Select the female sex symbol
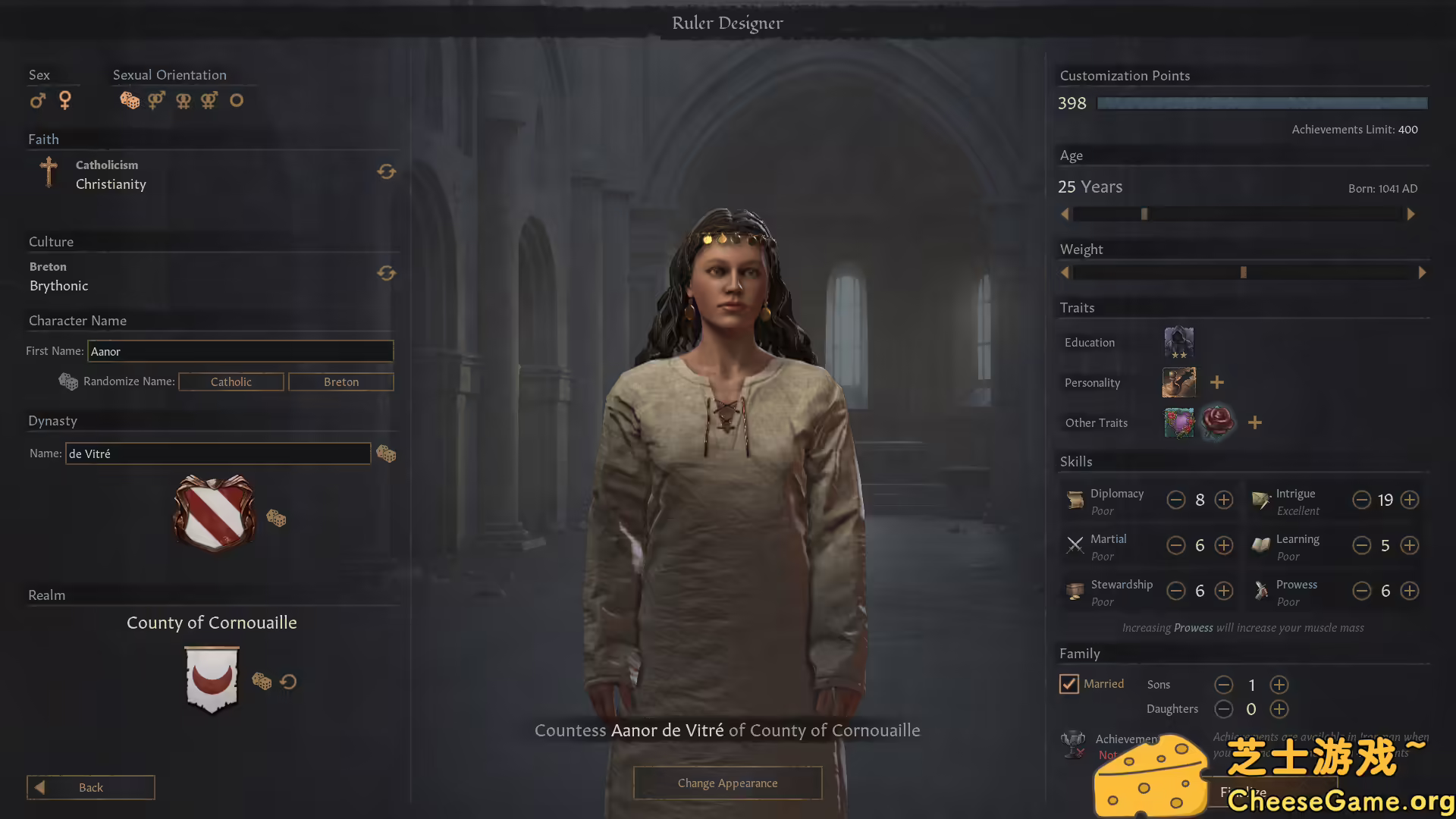This screenshot has height=819, width=1456. tap(65, 100)
